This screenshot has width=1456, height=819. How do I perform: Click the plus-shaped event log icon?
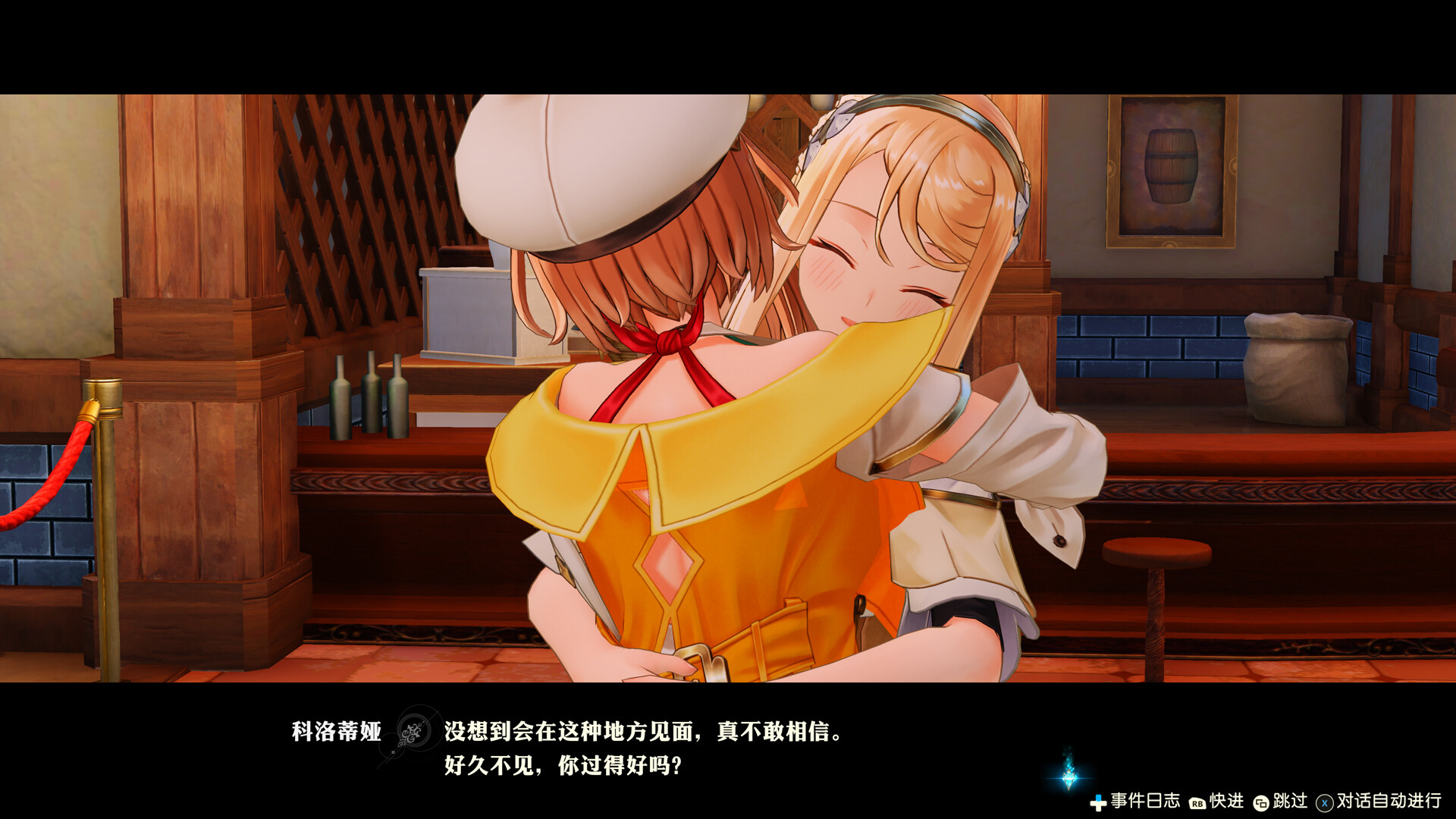click(1100, 802)
